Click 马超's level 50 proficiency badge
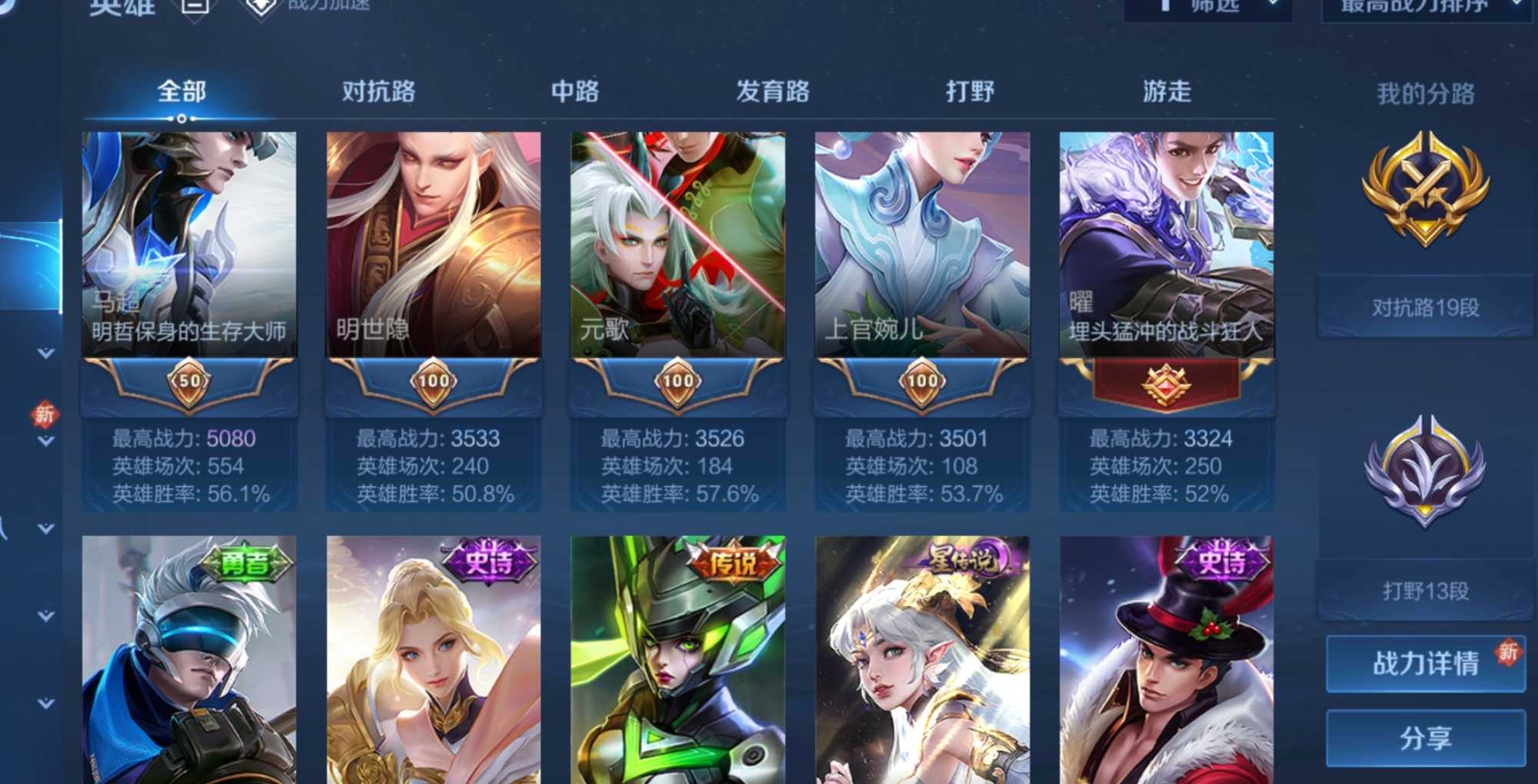 188,383
